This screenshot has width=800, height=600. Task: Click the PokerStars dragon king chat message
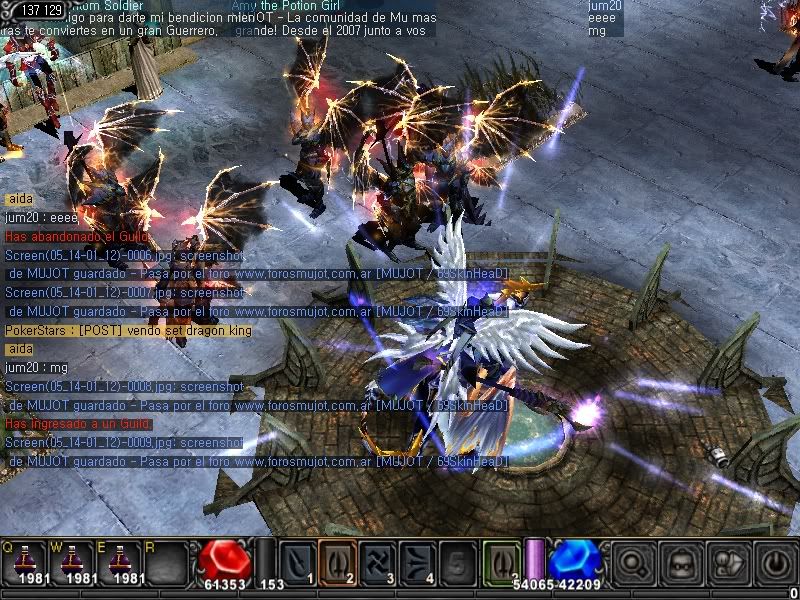128,330
